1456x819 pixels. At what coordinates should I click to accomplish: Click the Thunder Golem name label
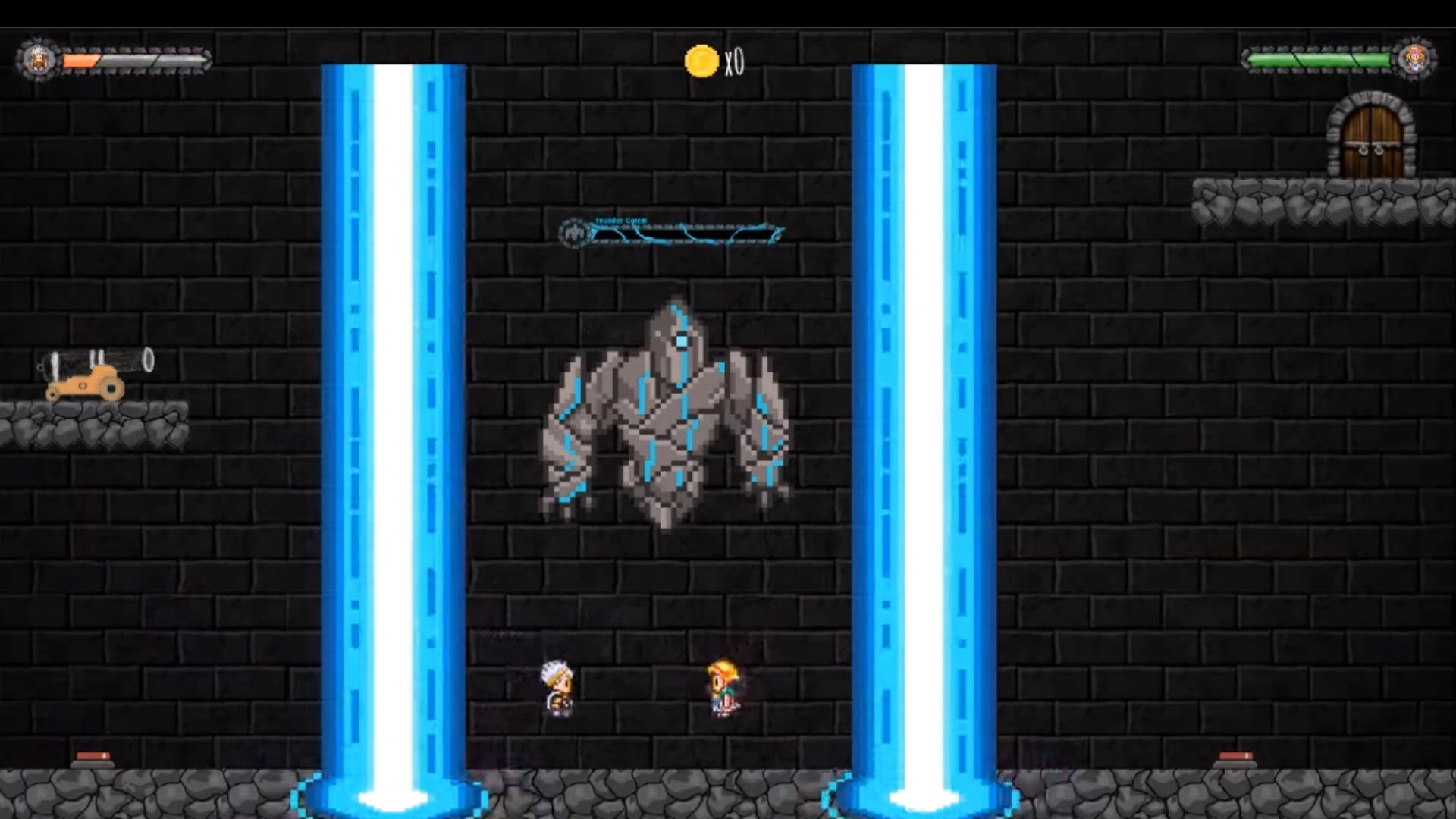coord(622,219)
